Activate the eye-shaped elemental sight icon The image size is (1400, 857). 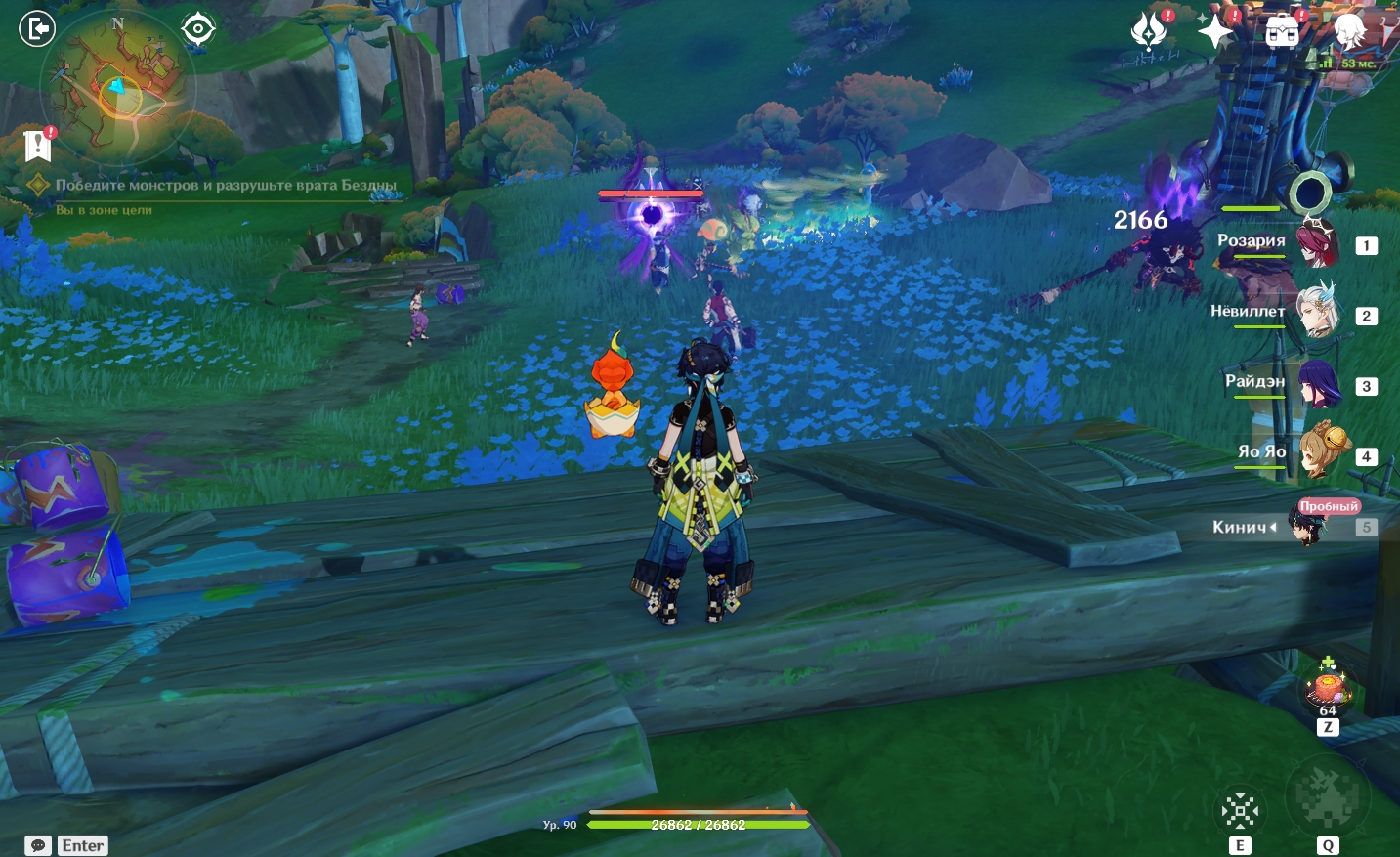point(197,28)
